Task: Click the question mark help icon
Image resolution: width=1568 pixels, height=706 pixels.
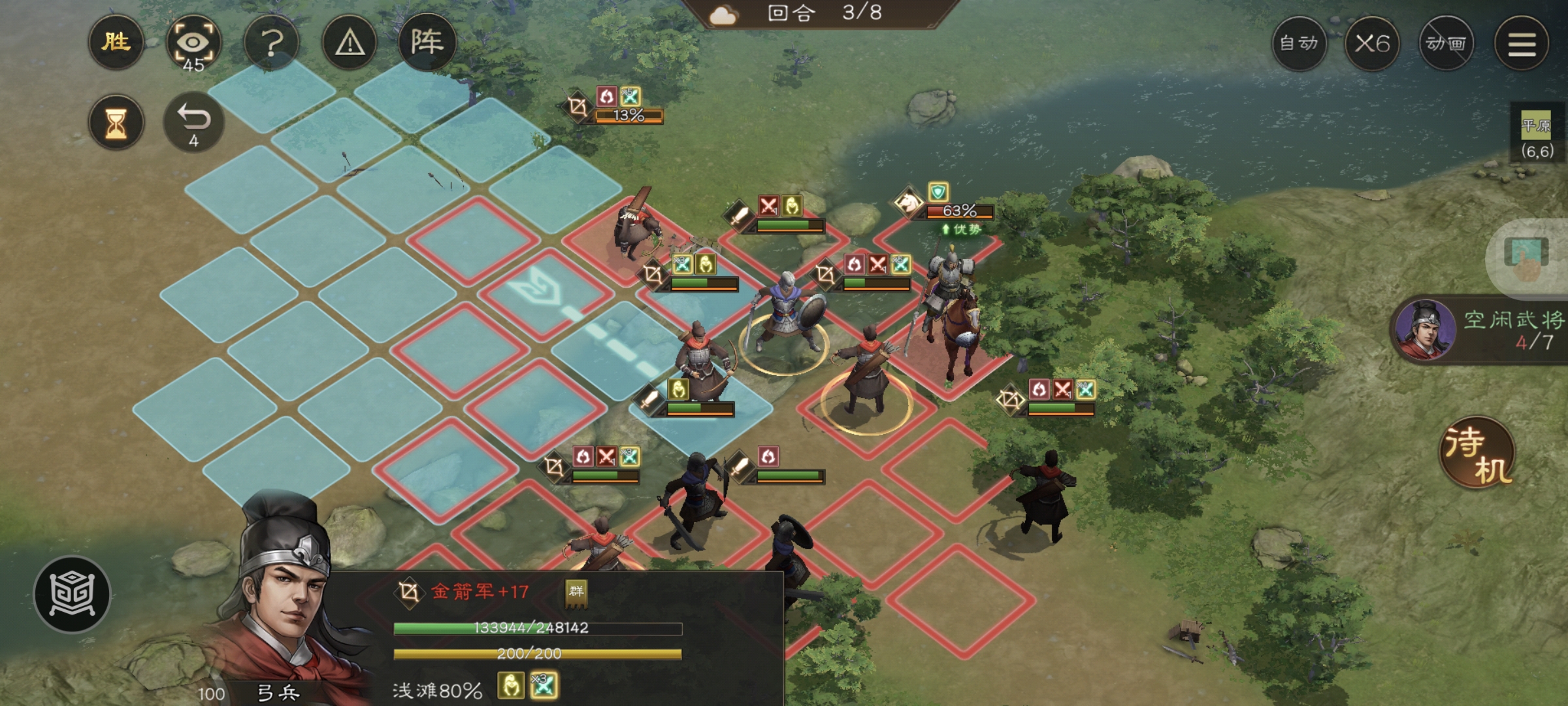Action: coord(273,43)
